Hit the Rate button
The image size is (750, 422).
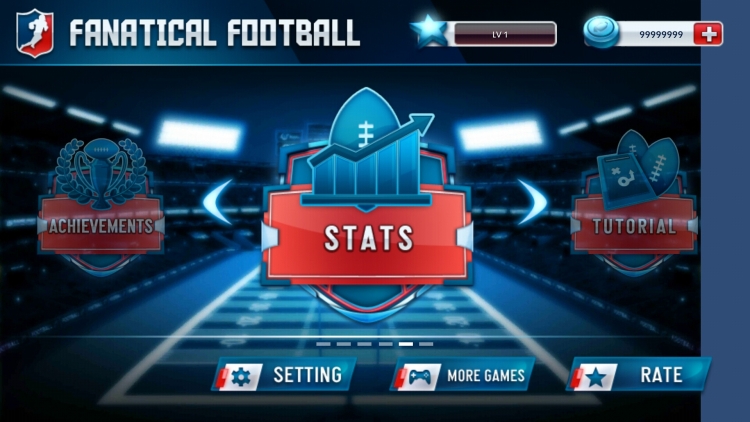(639, 375)
